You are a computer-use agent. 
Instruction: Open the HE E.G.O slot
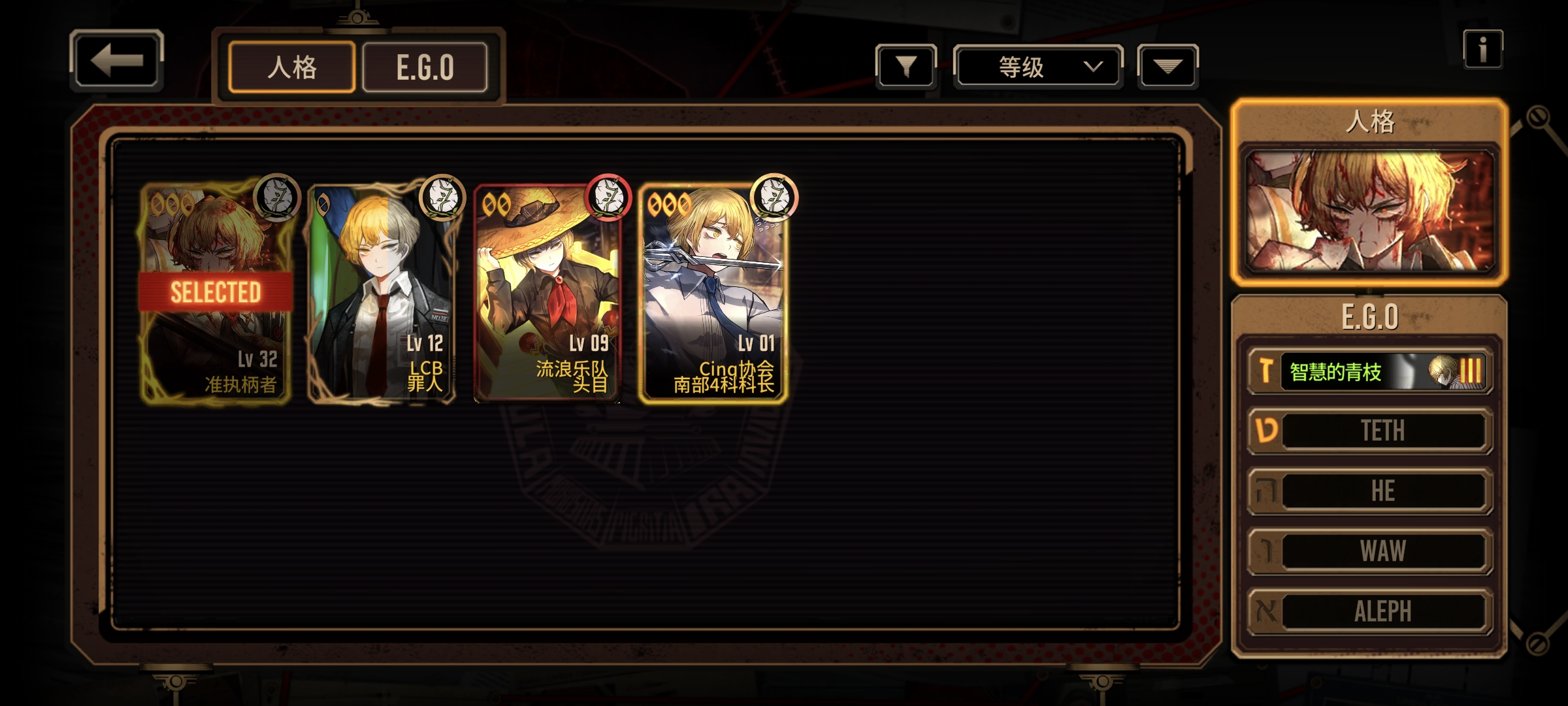coord(1370,491)
